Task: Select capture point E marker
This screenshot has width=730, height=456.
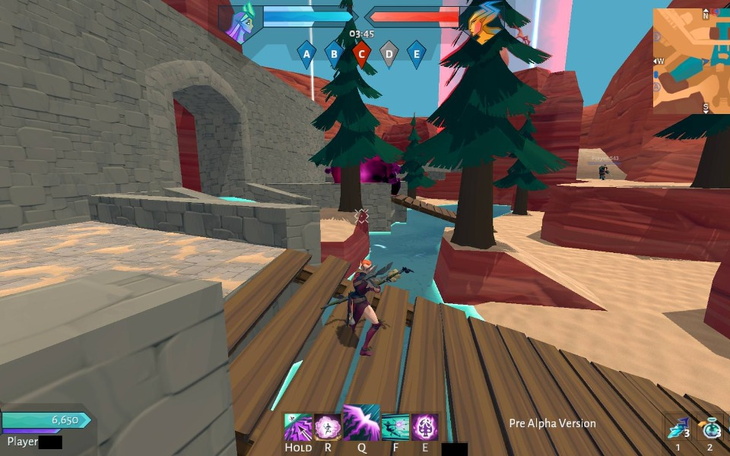Action: click(416, 53)
